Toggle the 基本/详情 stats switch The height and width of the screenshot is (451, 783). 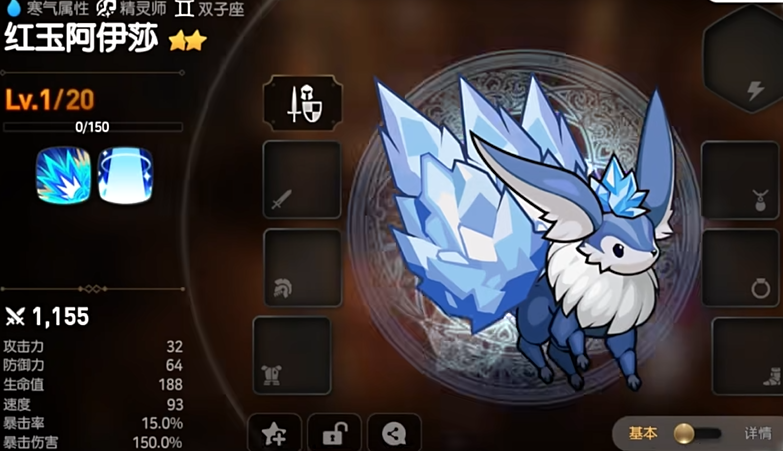click(697, 433)
